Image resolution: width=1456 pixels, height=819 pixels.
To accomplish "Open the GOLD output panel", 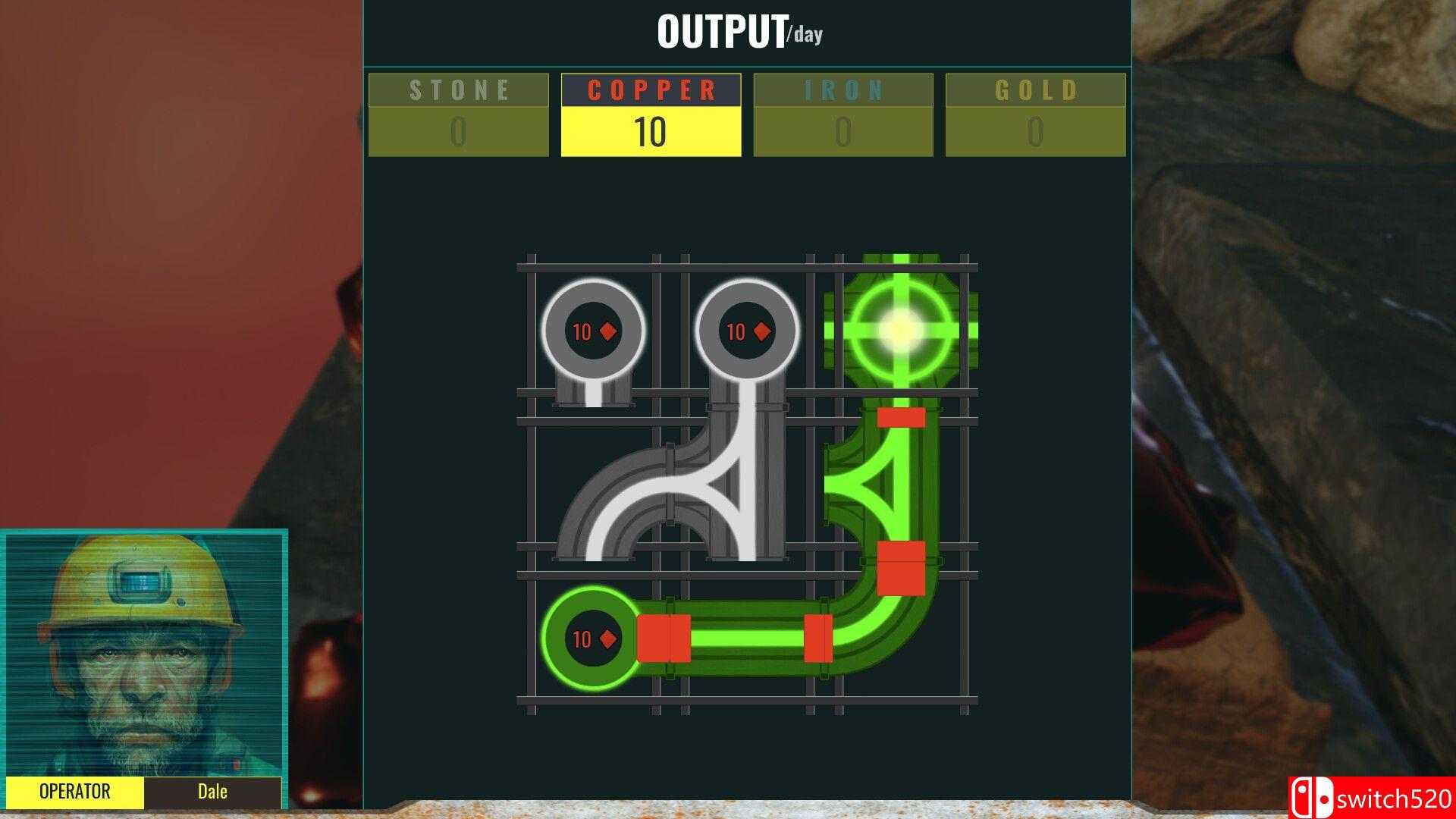I will [x=1035, y=91].
